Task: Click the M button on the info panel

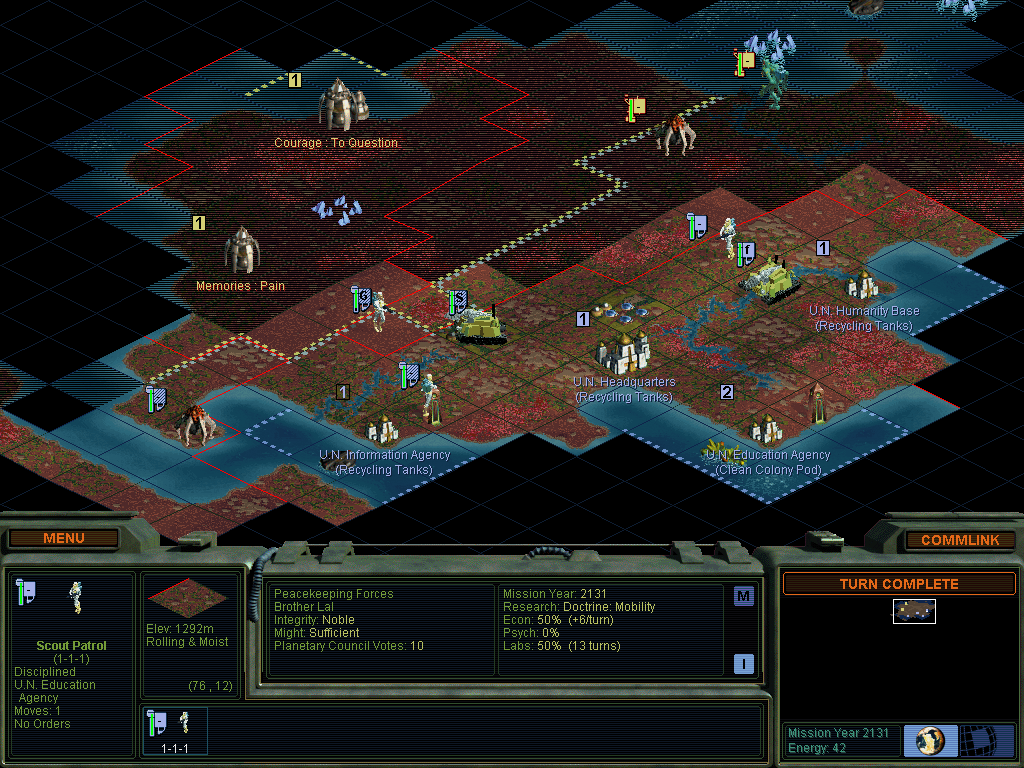Action: [x=743, y=597]
